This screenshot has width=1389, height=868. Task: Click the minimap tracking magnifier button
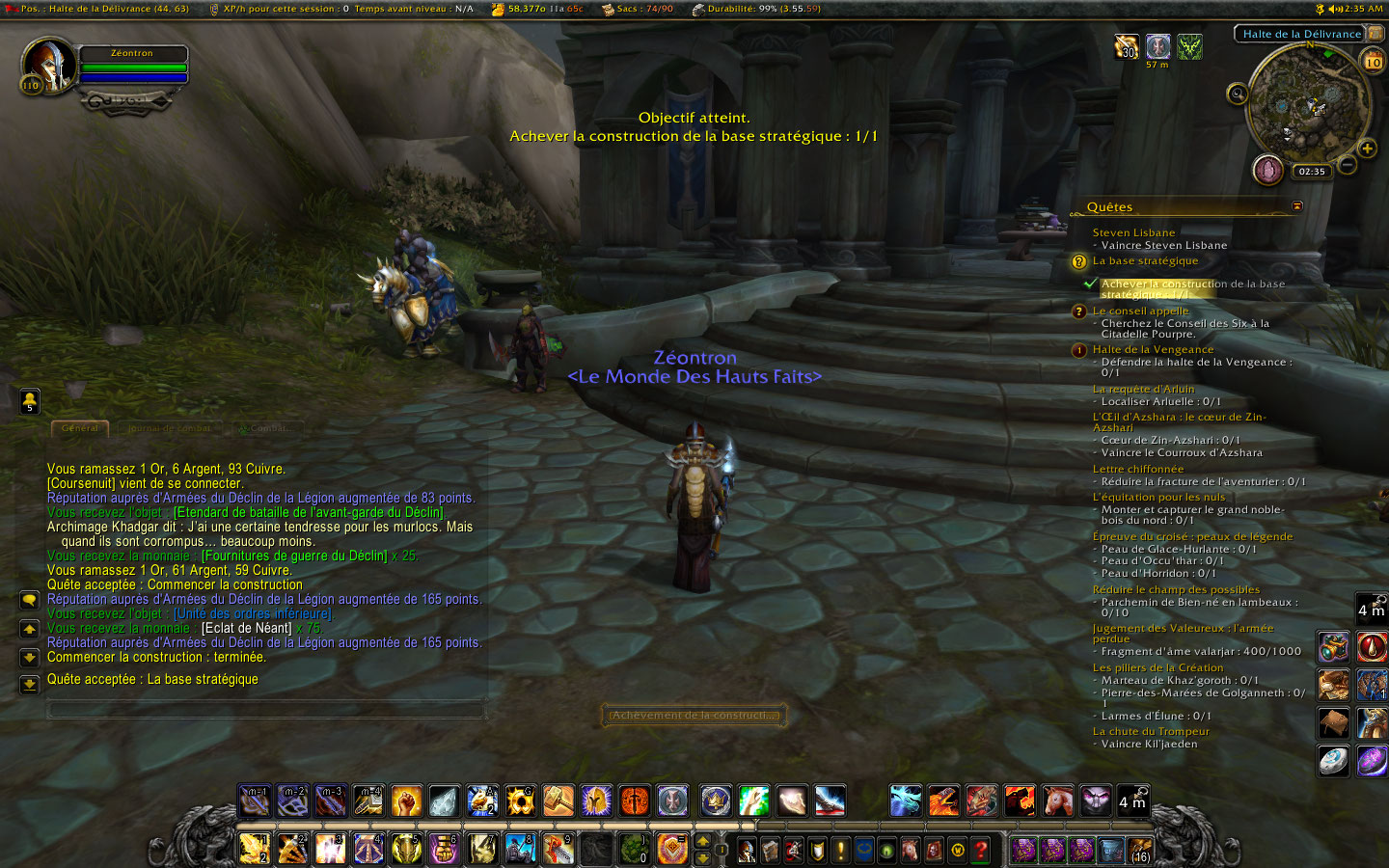(x=1238, y=94)
